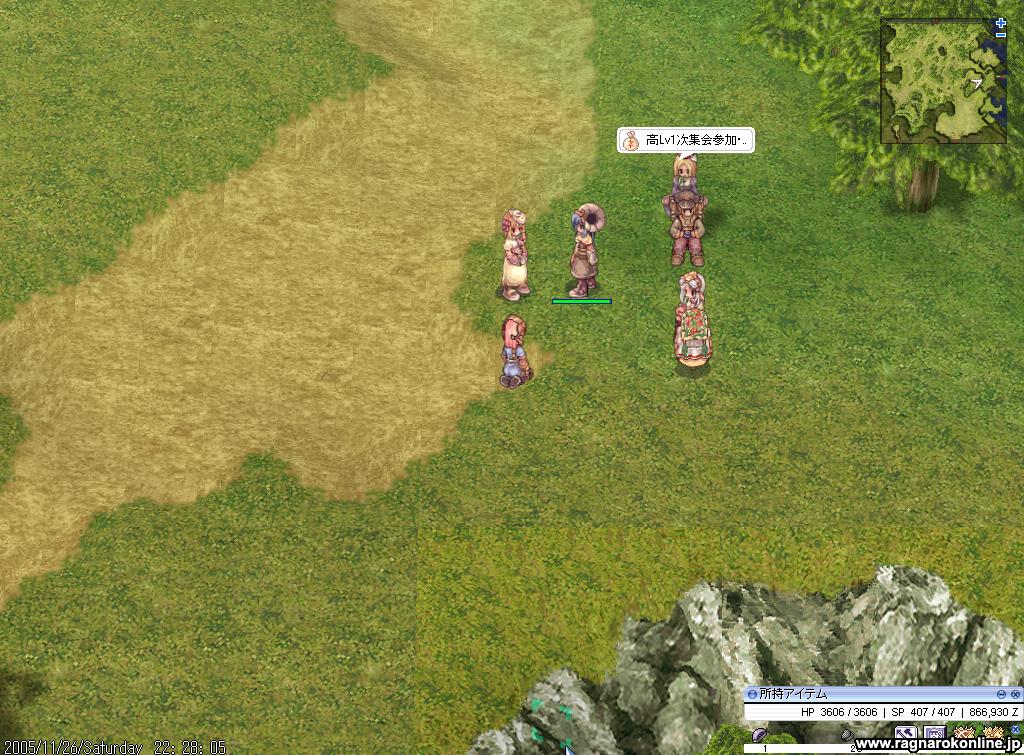Screen dimensions: 1024x755
Task: Select the purple item with quantity 1
Action: [760, 735]
